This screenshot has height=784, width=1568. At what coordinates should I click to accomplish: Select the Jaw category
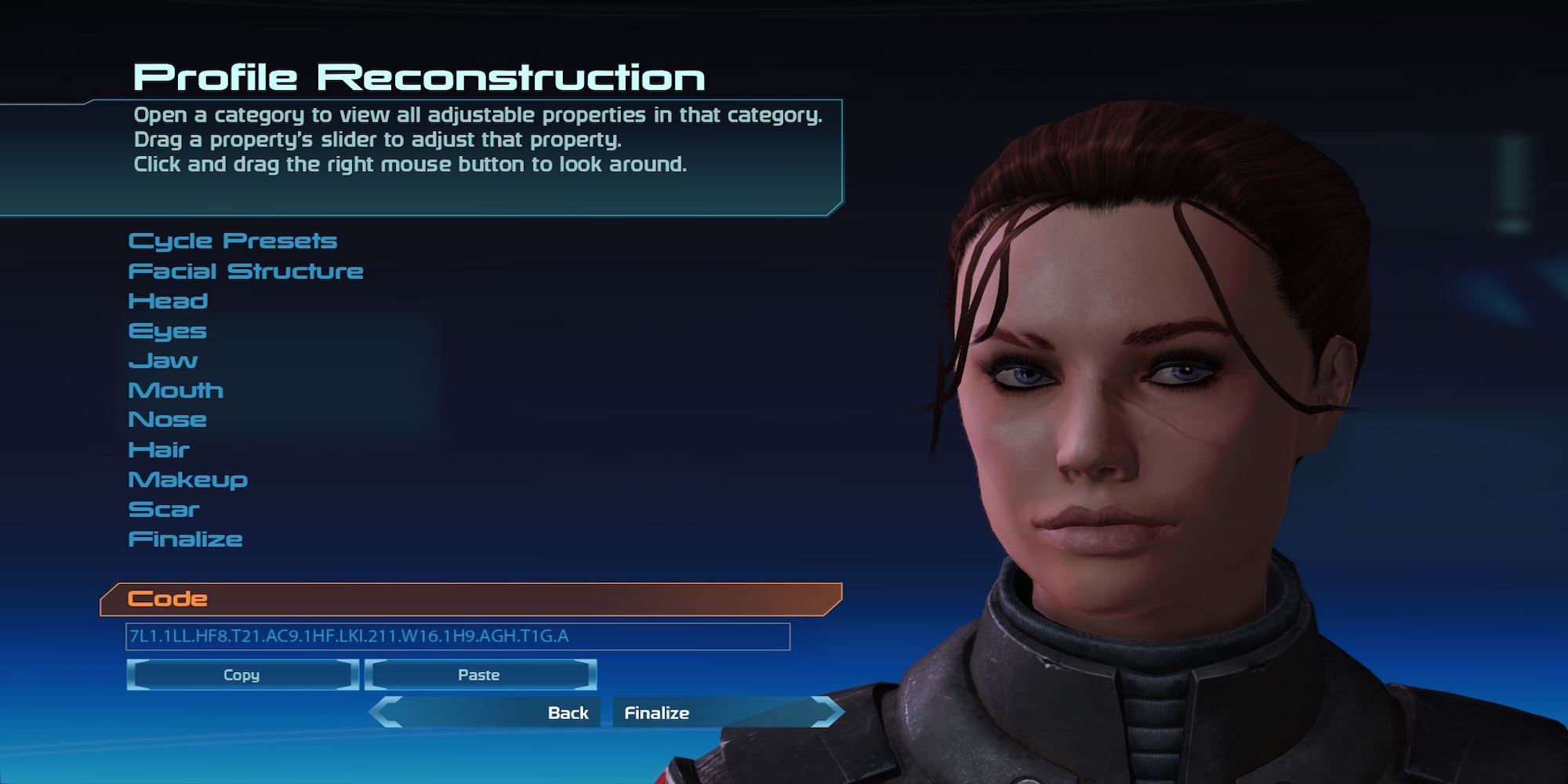(162, 360)
